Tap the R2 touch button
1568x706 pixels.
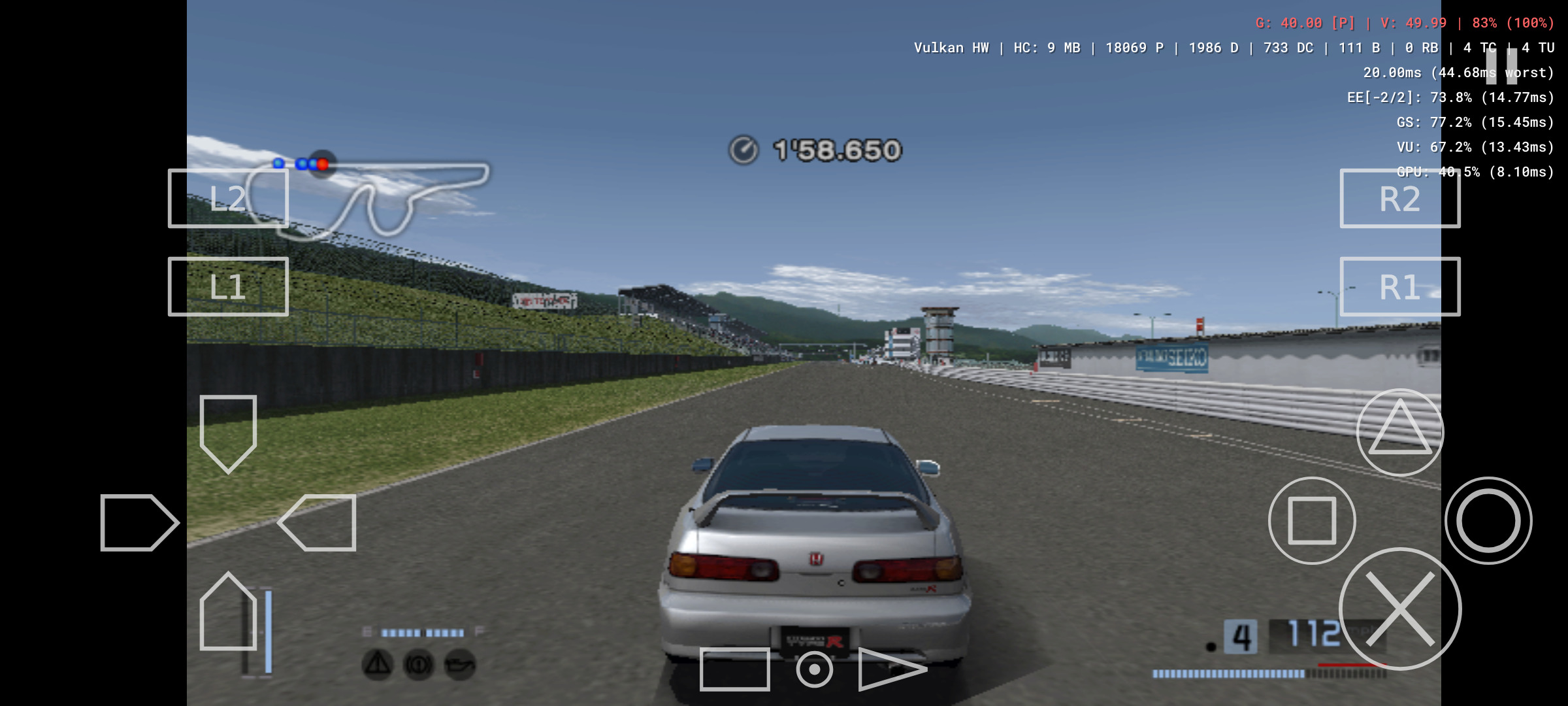click(x=1399, y=198)
